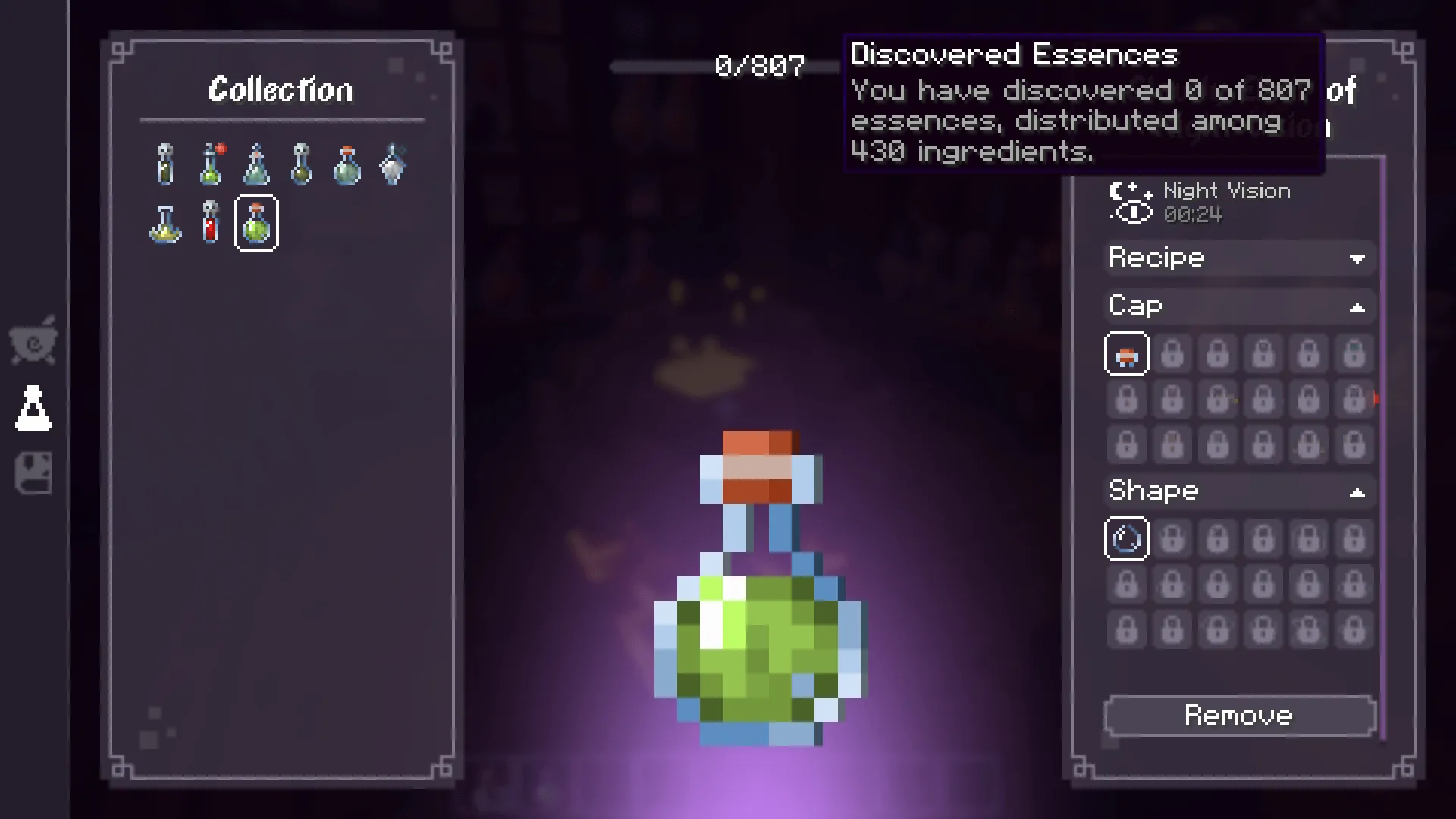
Task: Select the cork cap option under Cap
Action: click(x=1126, y=353)
